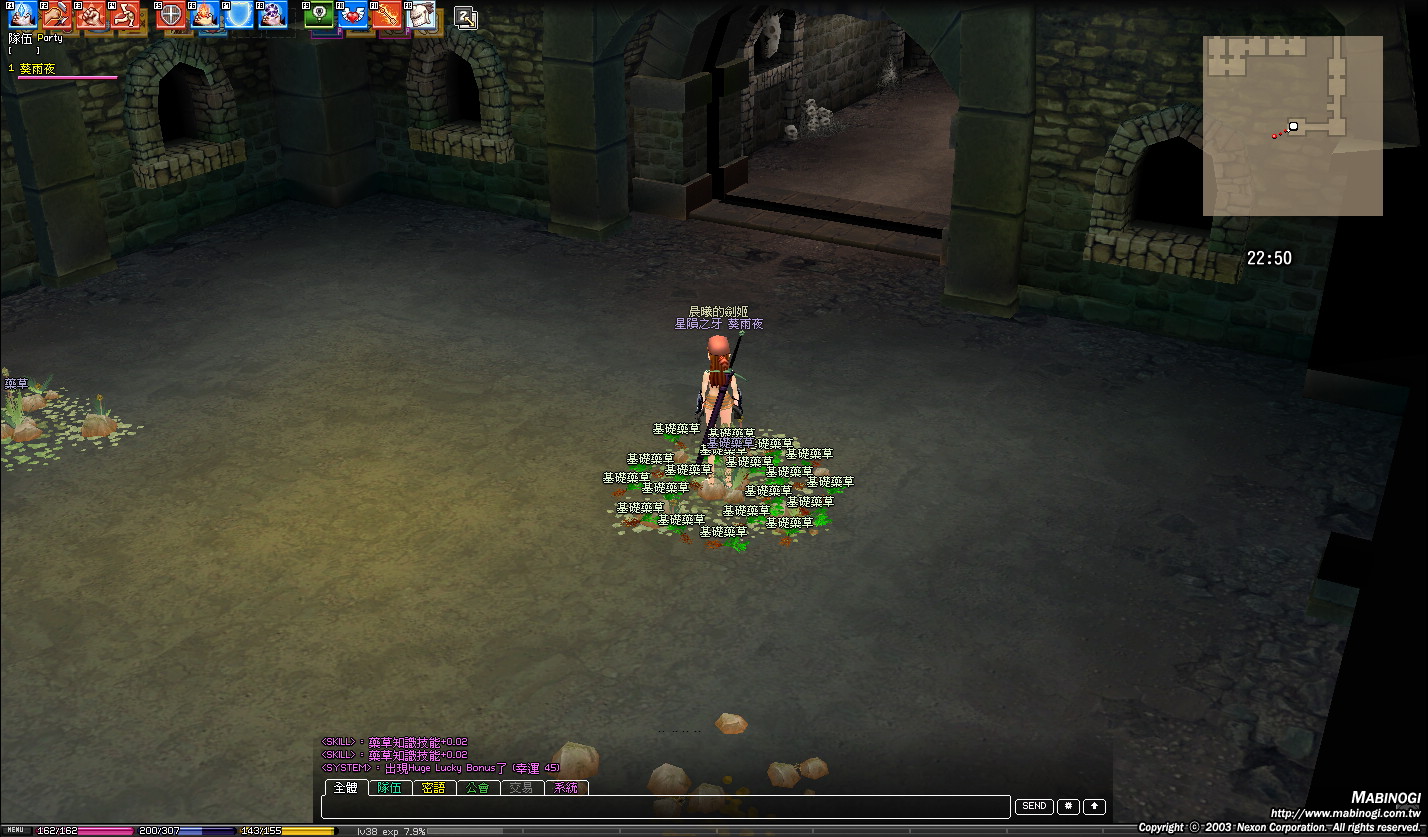The height and width of the screenshot is (837, 1428).
Task: Switch to the 隊伍 party chat tab
Action: coord(389,788)
